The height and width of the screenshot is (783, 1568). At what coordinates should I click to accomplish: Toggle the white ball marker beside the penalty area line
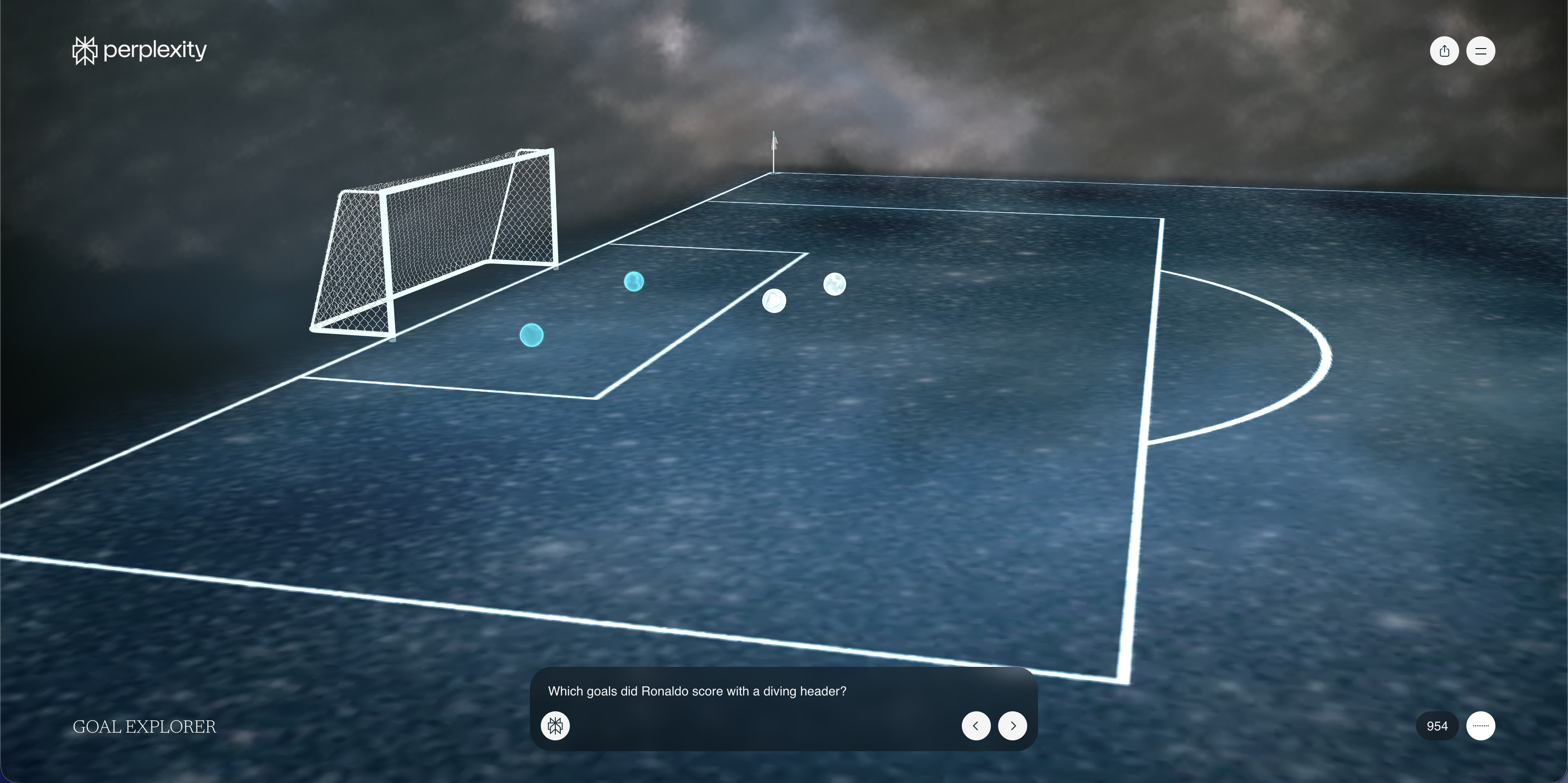[x=774, y=300]
